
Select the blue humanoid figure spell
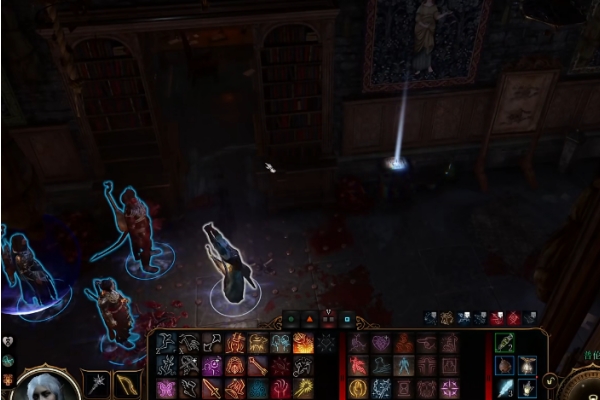[x=403, y=365]
